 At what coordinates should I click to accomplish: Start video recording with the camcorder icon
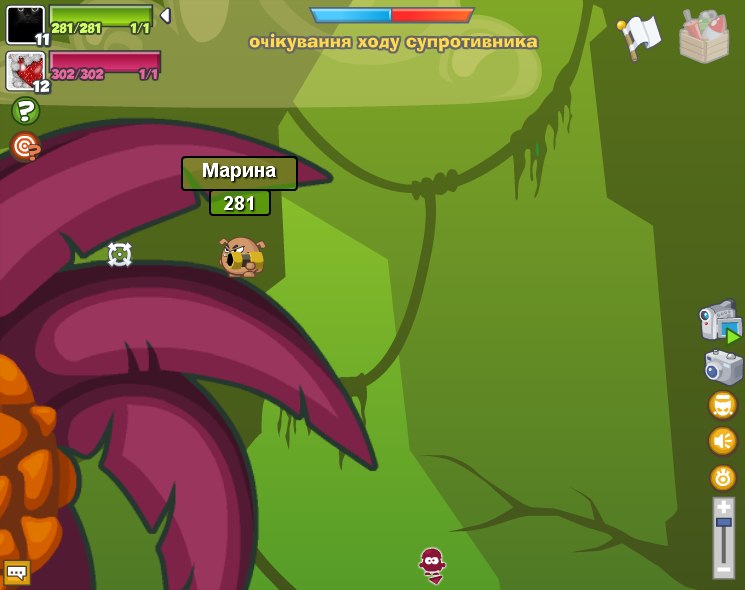[720, 322]
